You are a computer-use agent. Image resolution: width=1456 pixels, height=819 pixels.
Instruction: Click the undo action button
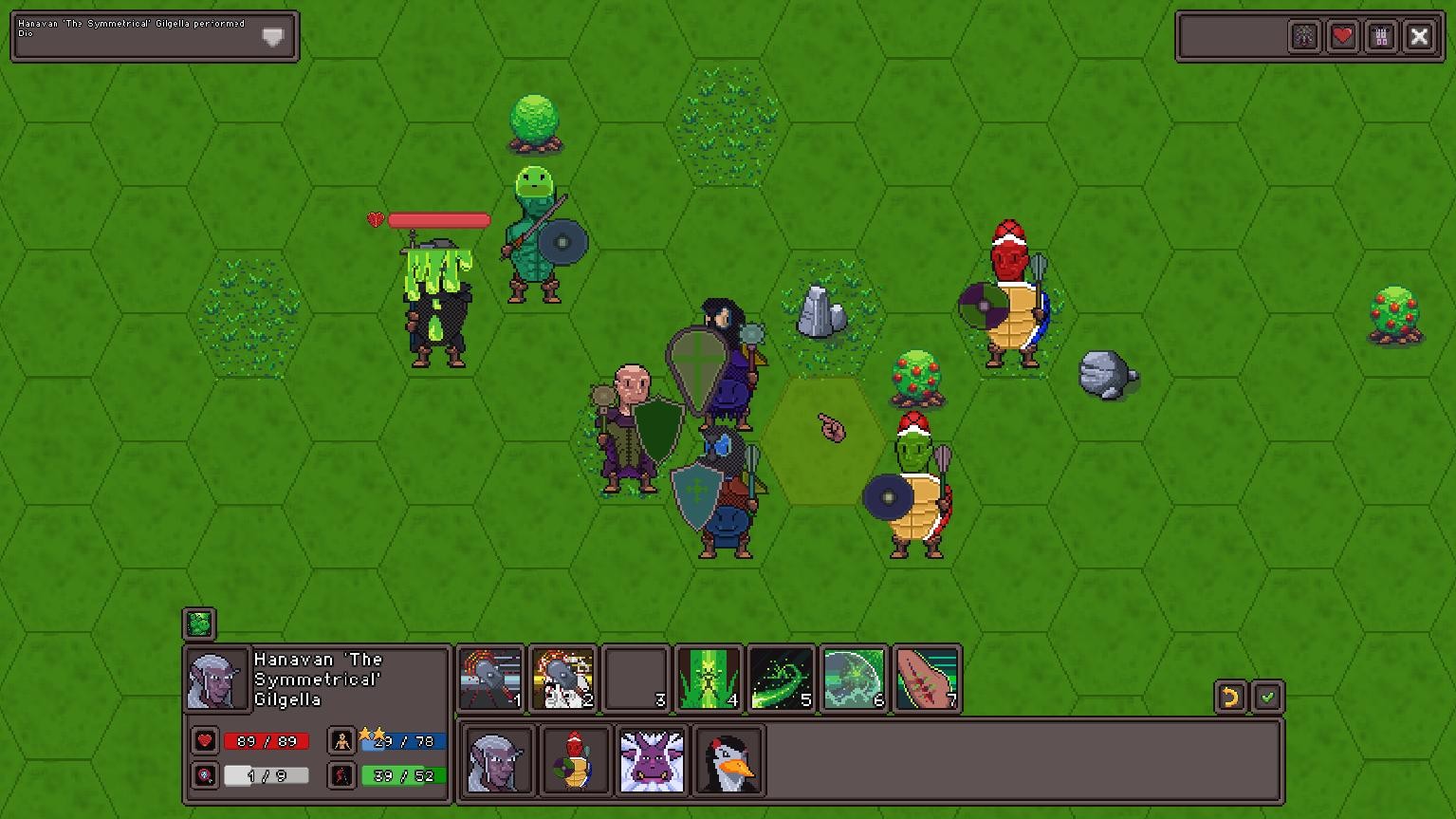click(1229, 697)
